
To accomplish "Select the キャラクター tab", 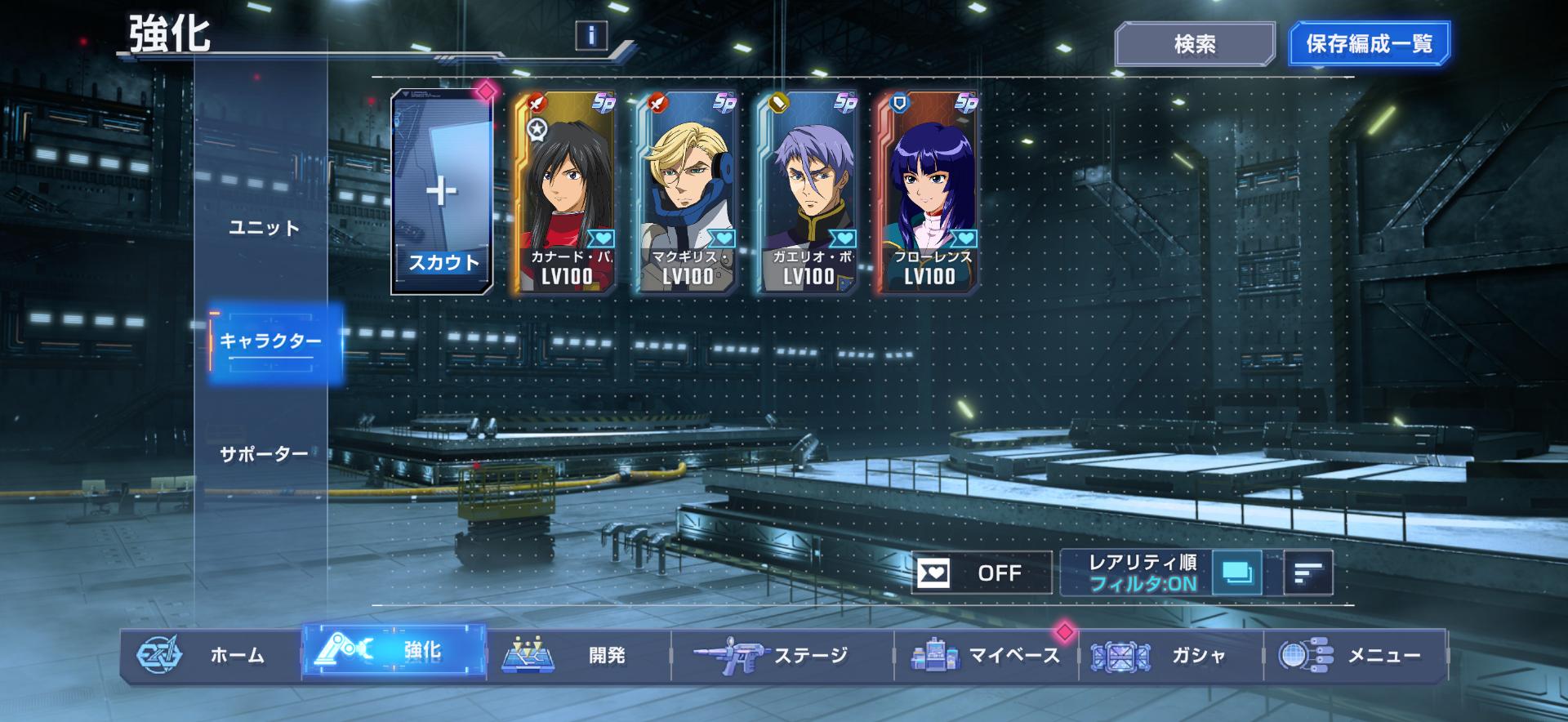I will tap(270, 341).
